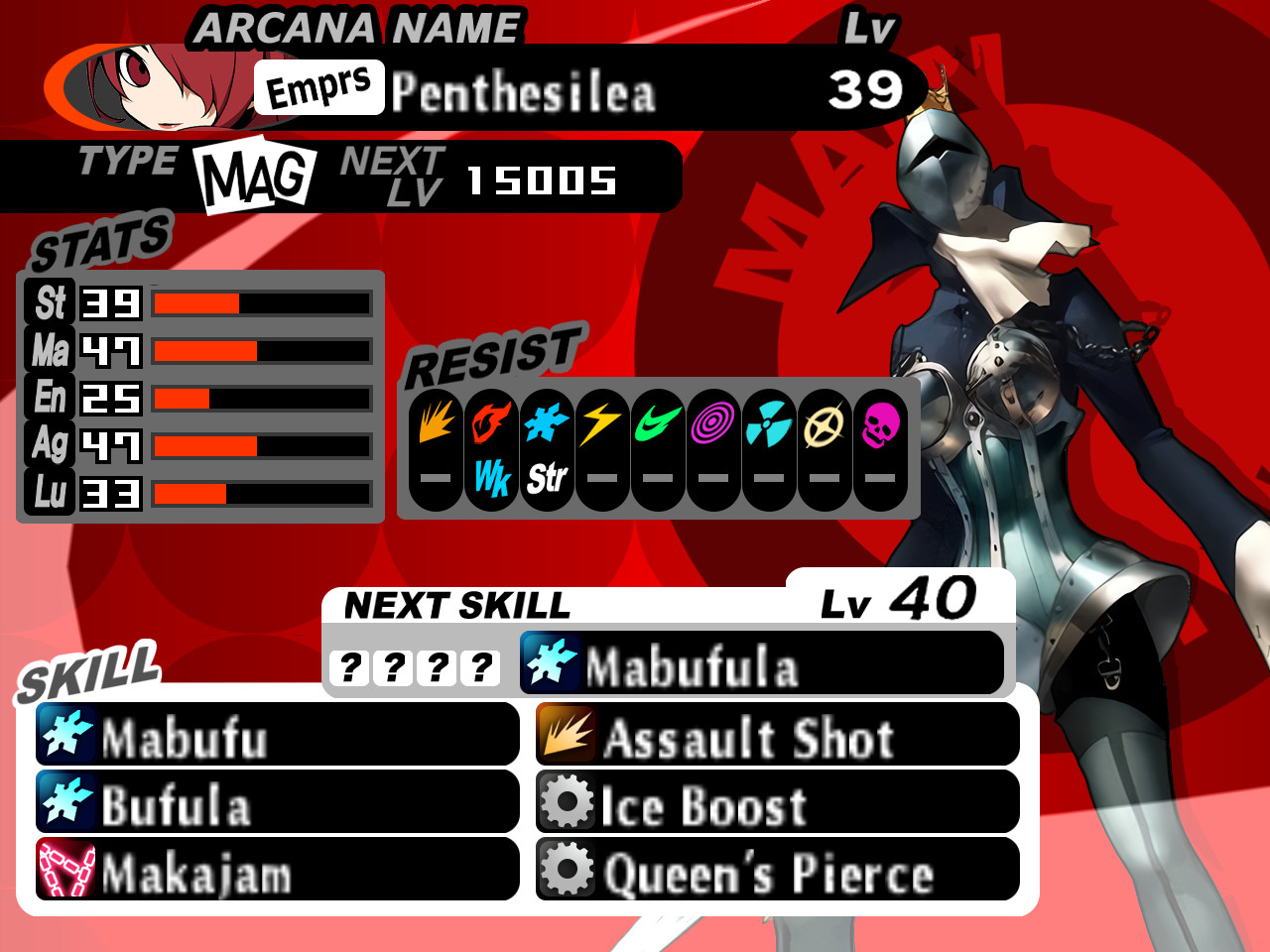Click the first ???? hidden skill slot

[349, 664]
